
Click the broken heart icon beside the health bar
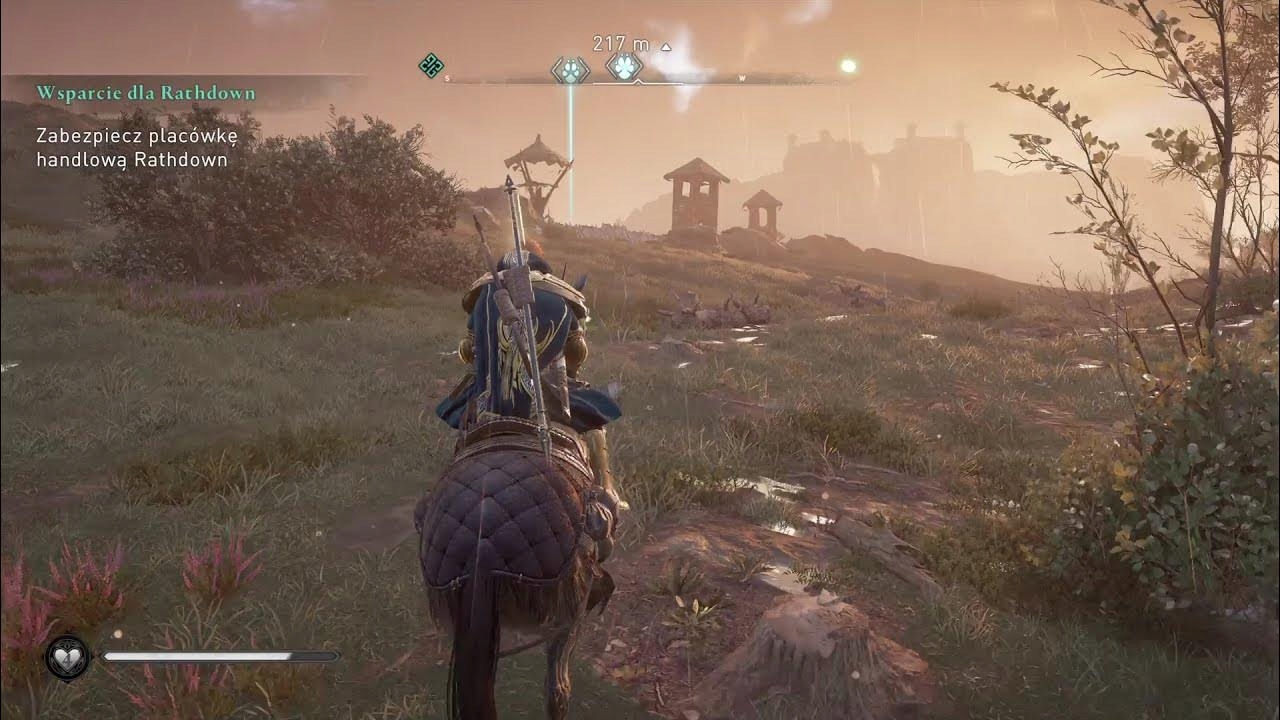[68, 657]
